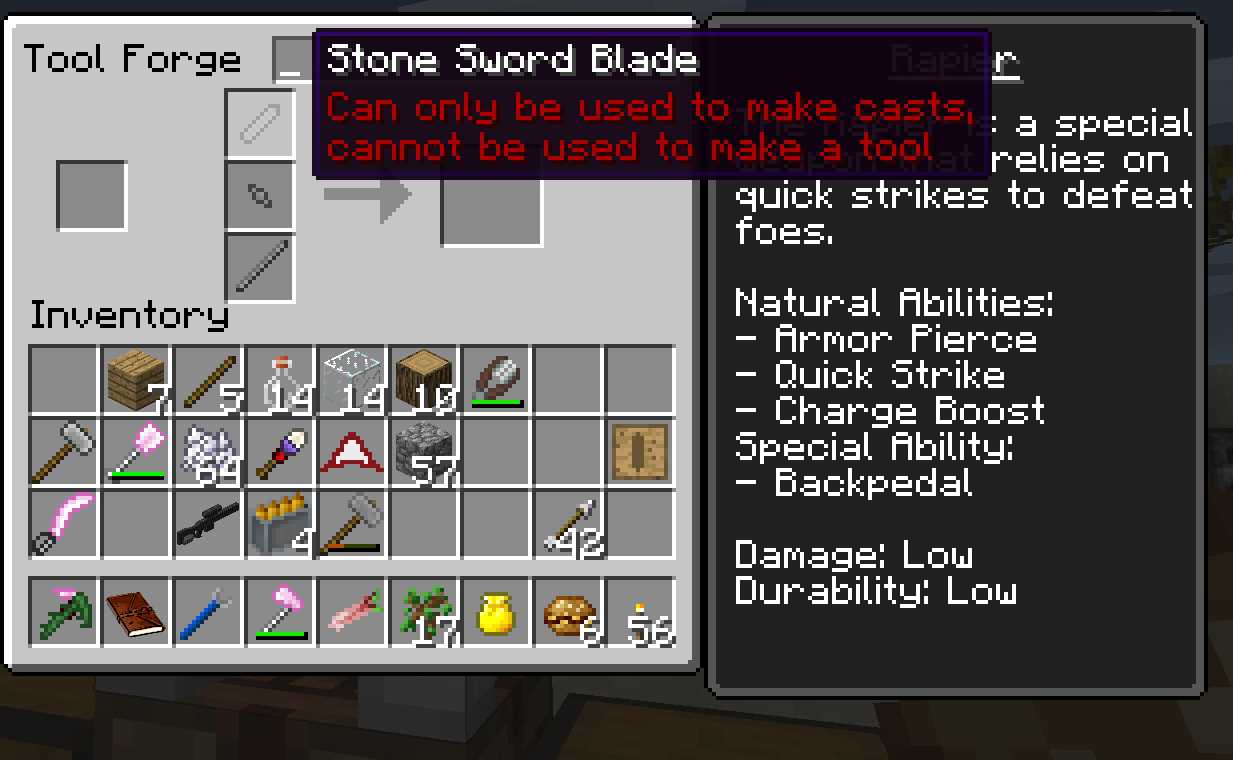This screenshot has width=1233, height=760.
Task: Choose the brown leather book
Action: (x=137, y=612)
